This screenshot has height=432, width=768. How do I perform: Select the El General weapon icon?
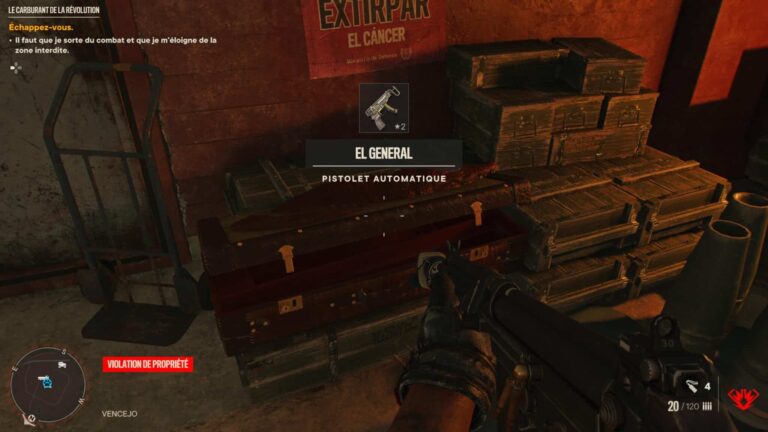(x=383, y=108)
